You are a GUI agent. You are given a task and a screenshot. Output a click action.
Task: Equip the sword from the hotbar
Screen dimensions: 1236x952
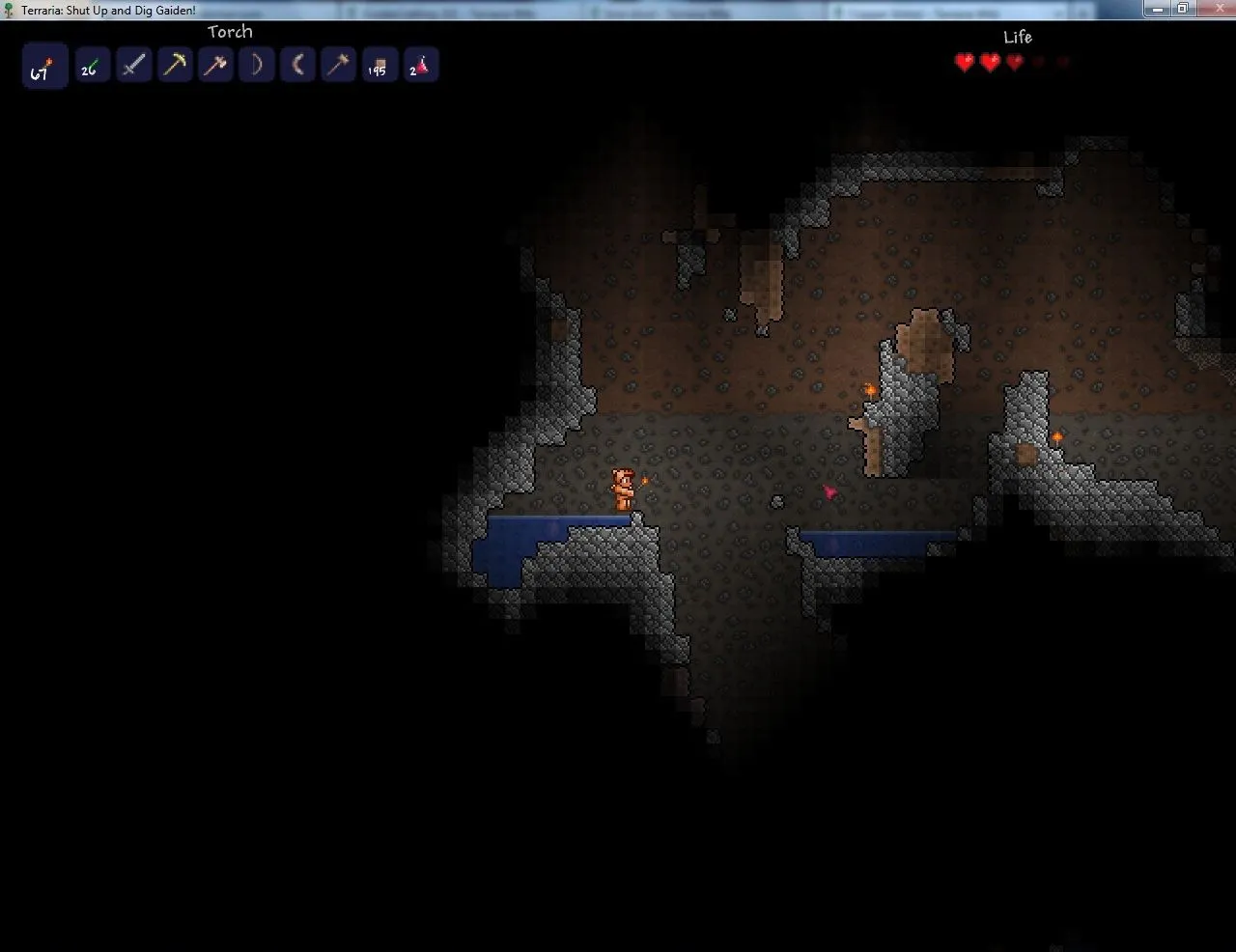point(134,66)
